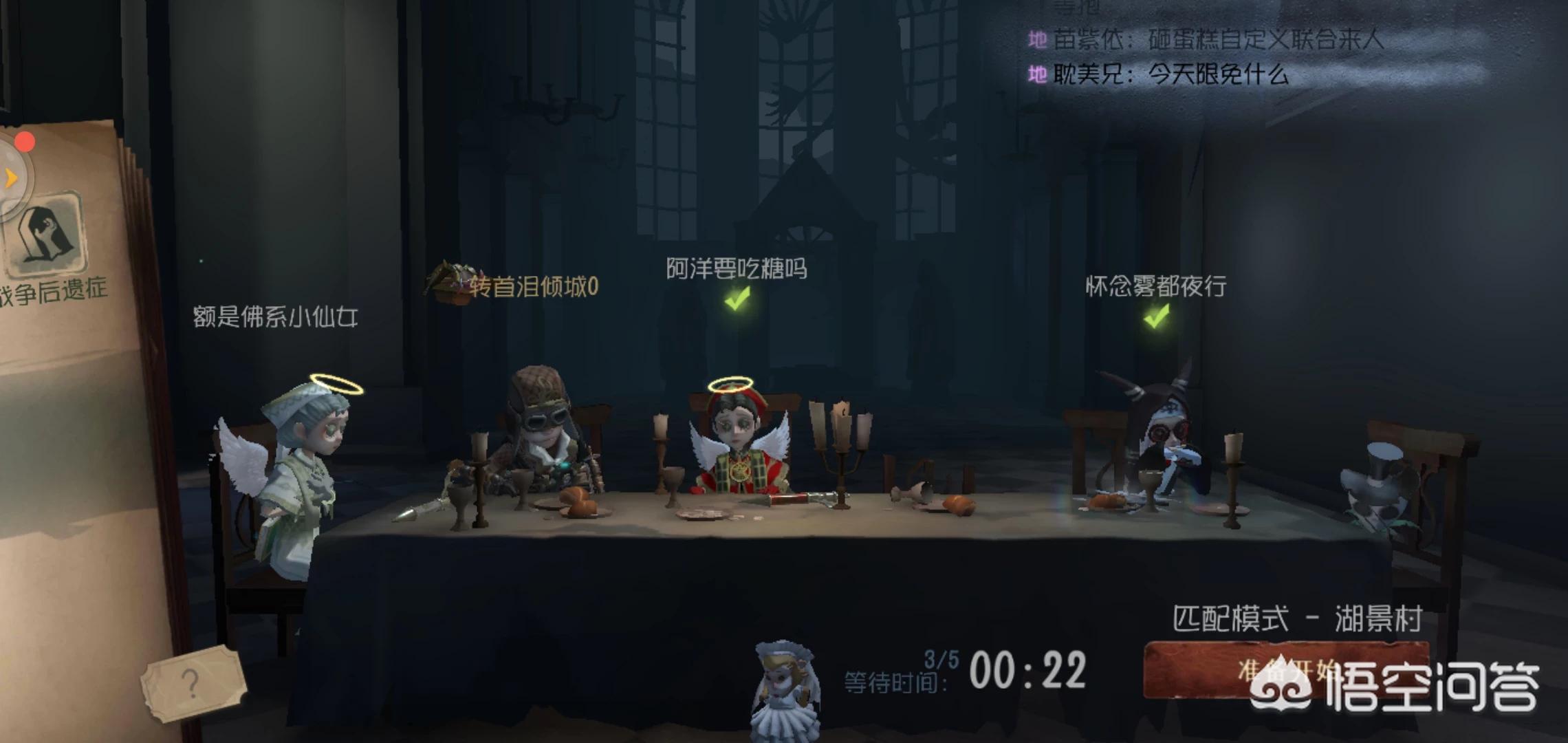Screen dimensions: 1568x743
Task: Select player name 阿洋要吃糖吗
Action: (x=737, y=268)
